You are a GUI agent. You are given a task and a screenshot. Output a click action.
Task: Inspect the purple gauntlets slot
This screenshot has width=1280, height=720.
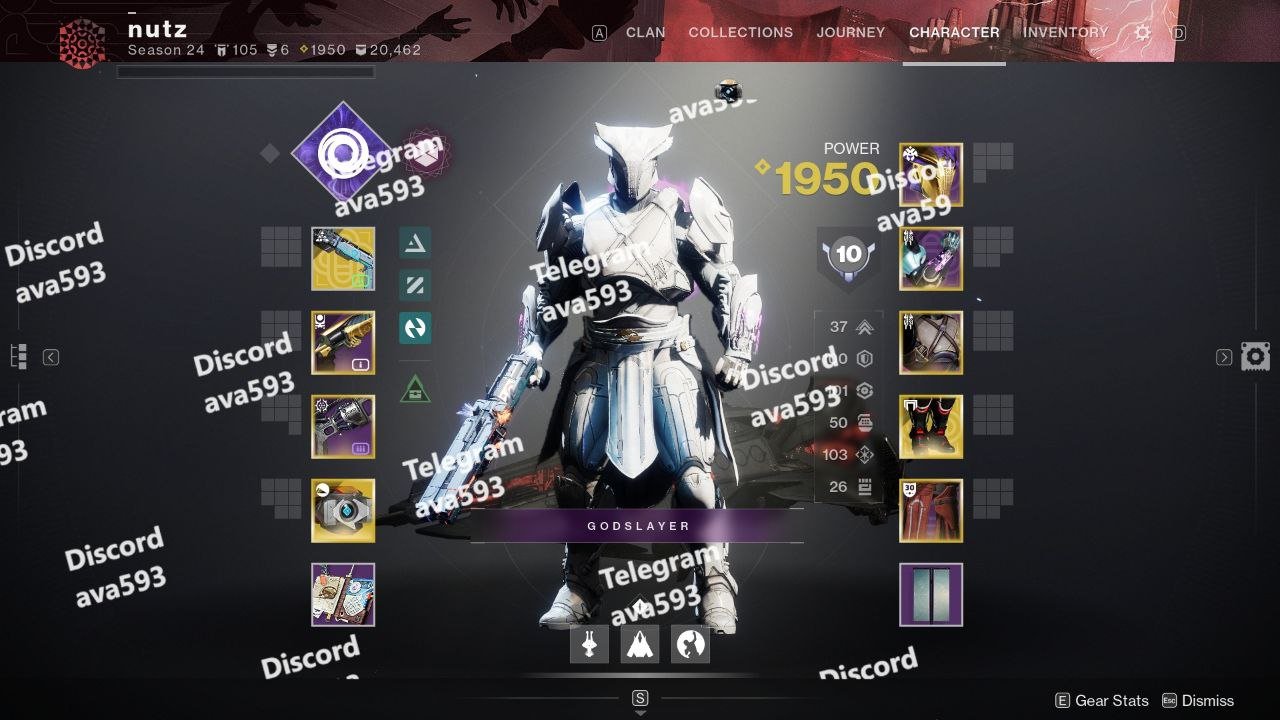(x=931, y=259)
